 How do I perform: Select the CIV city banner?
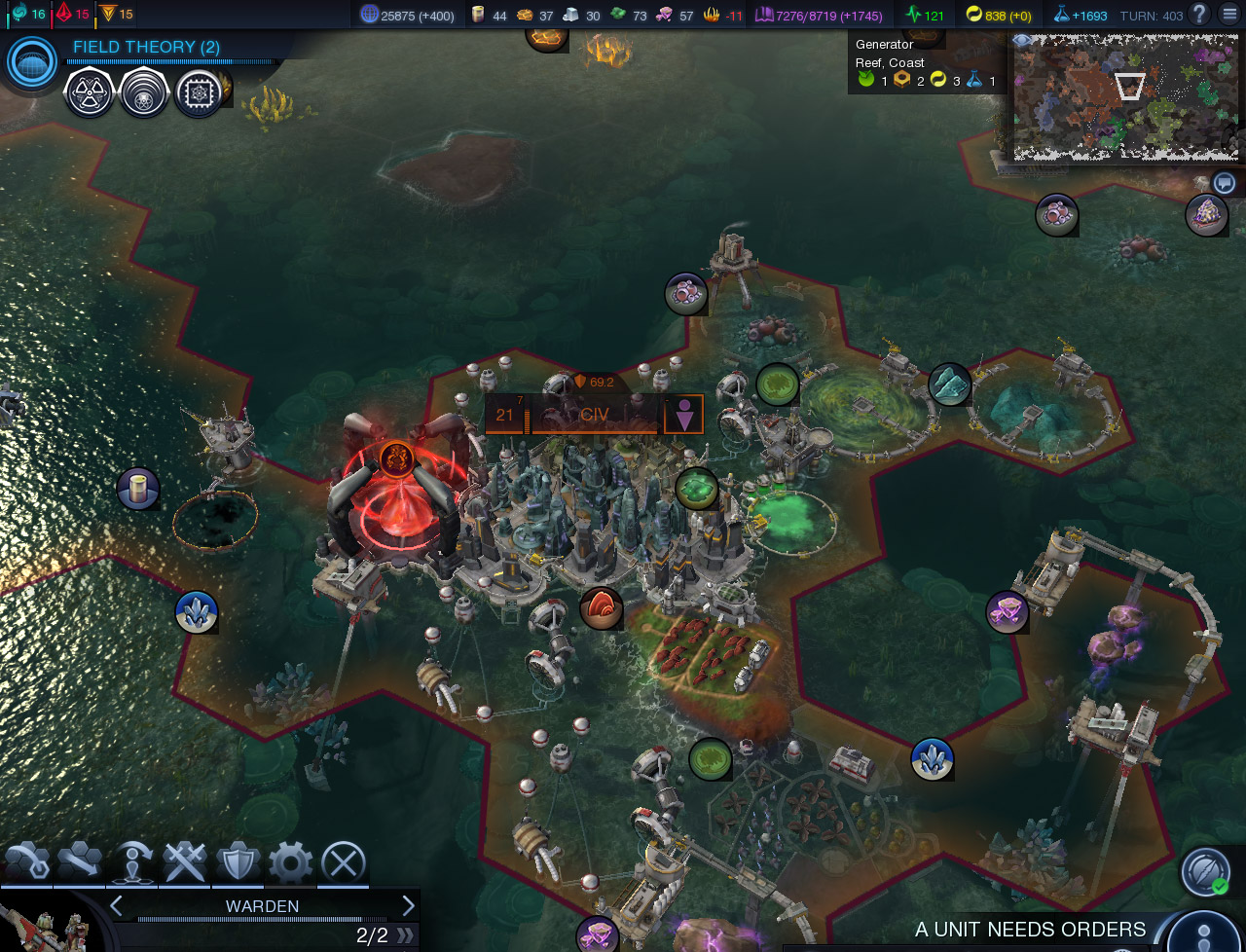tap(594, 414)
